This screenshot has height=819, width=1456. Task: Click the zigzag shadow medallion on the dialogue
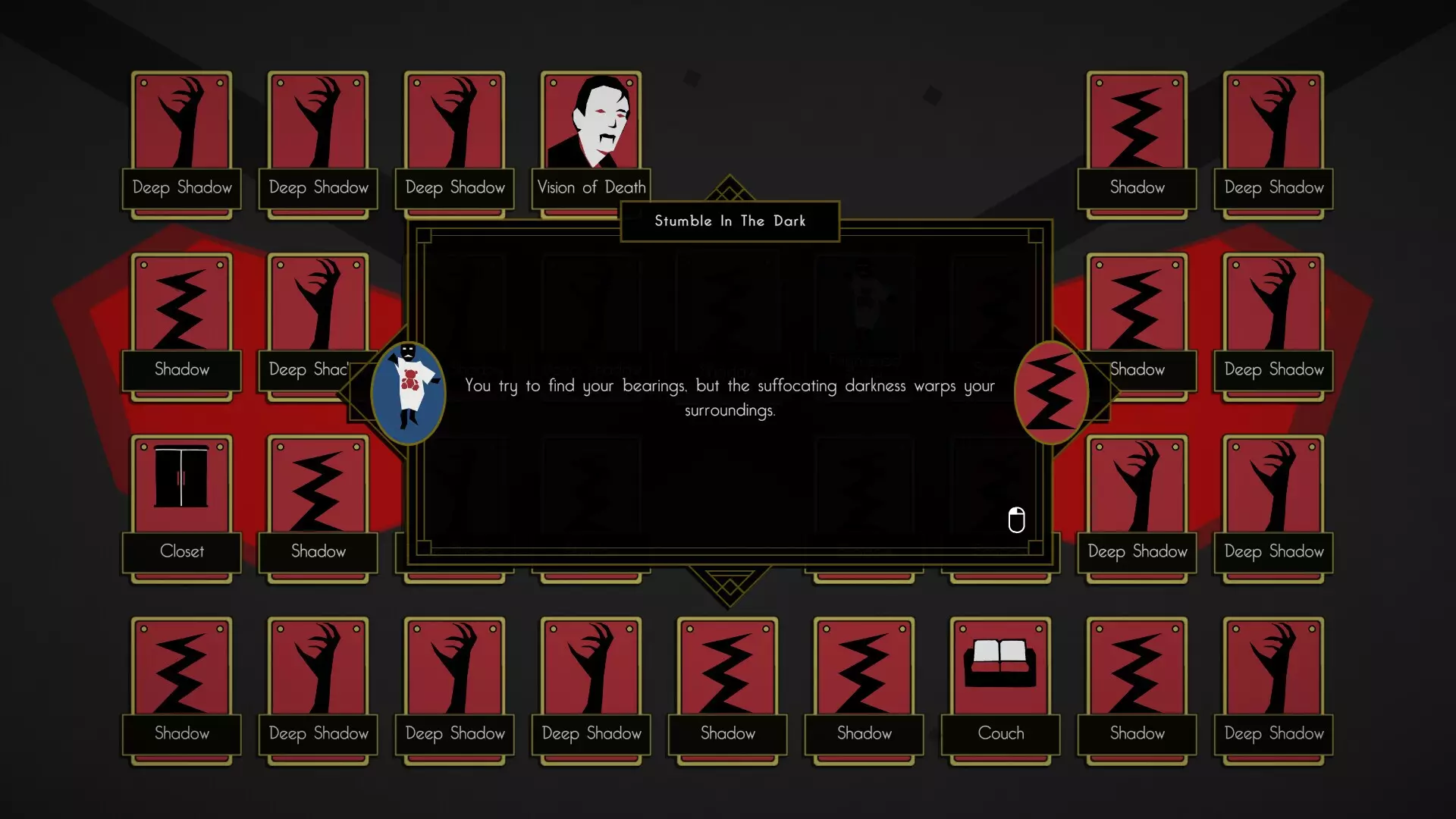[1050, 393]
